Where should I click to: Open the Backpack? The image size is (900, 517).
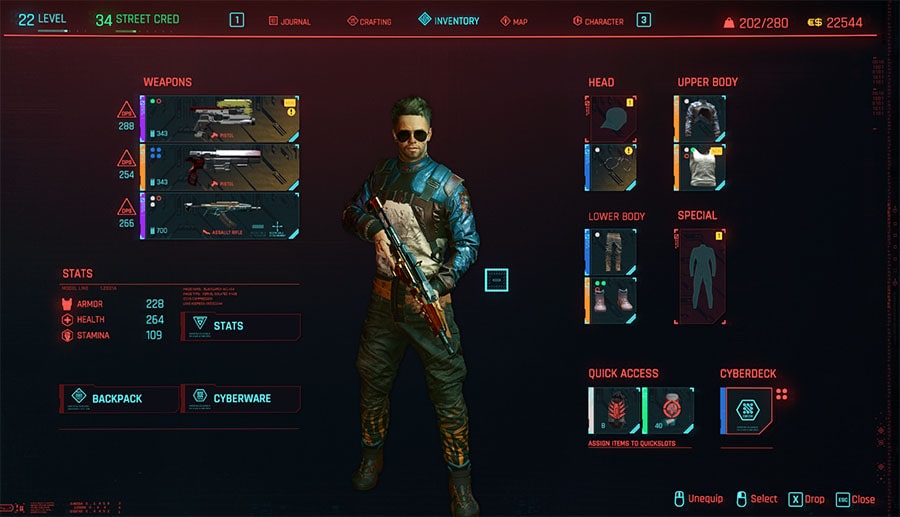120,398
